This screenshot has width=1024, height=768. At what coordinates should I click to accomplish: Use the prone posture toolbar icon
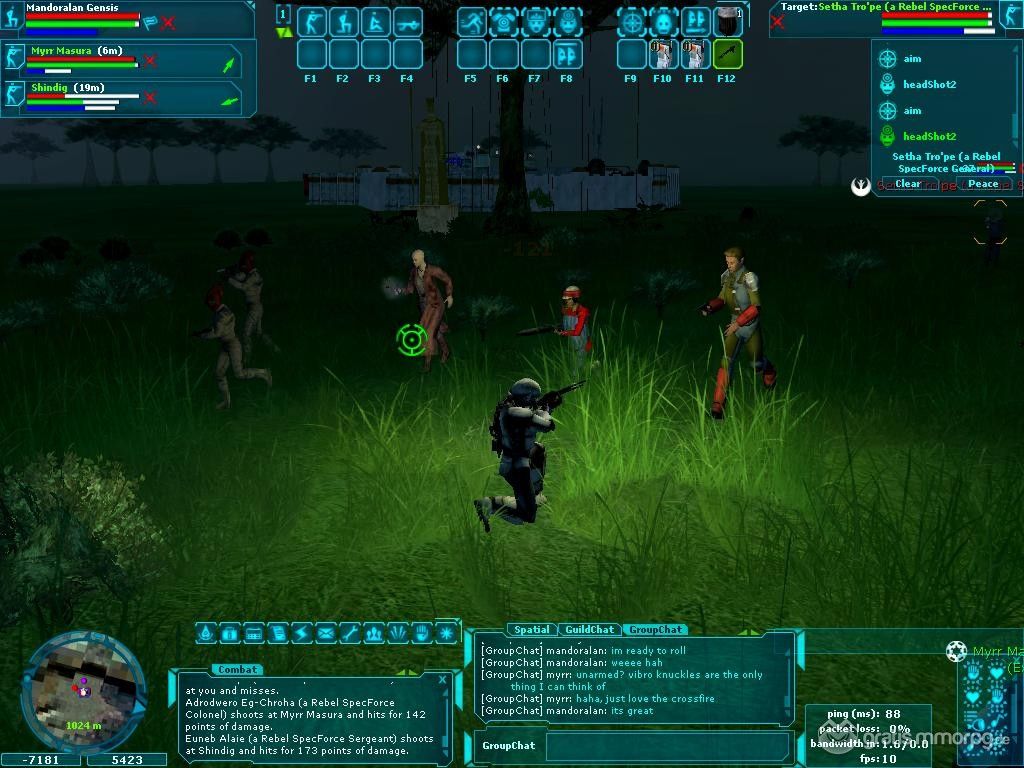(375, 21)
